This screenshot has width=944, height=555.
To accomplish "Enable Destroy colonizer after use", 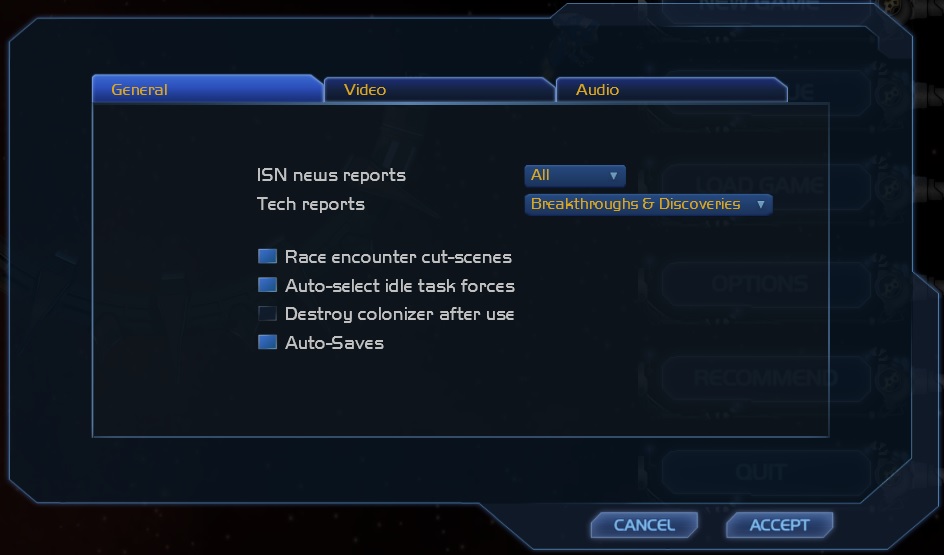I will coord(267,314).
